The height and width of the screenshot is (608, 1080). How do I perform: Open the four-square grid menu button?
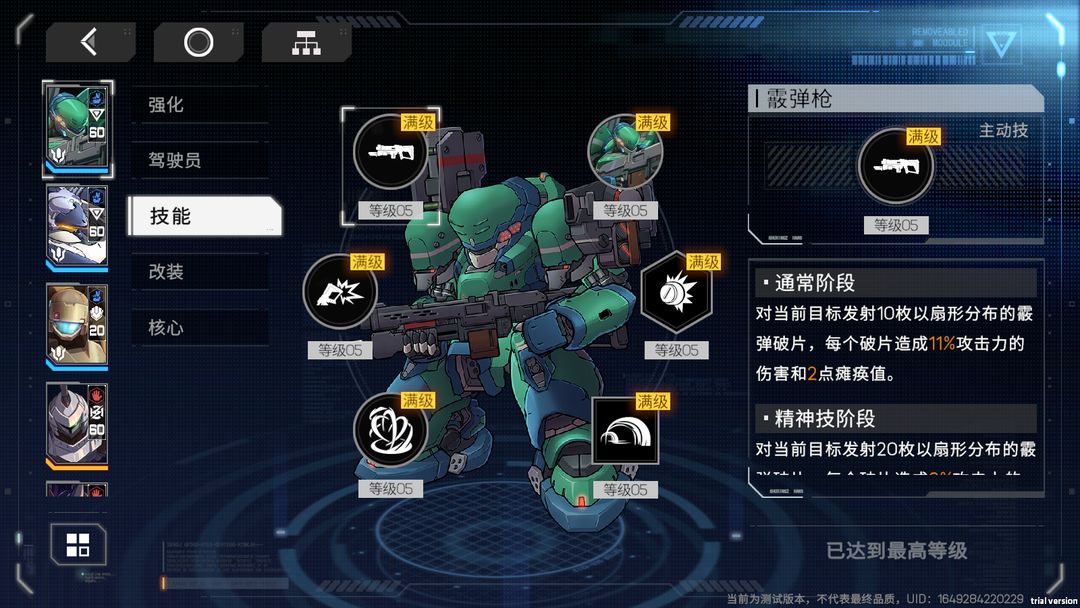click(x=78, y=545)
